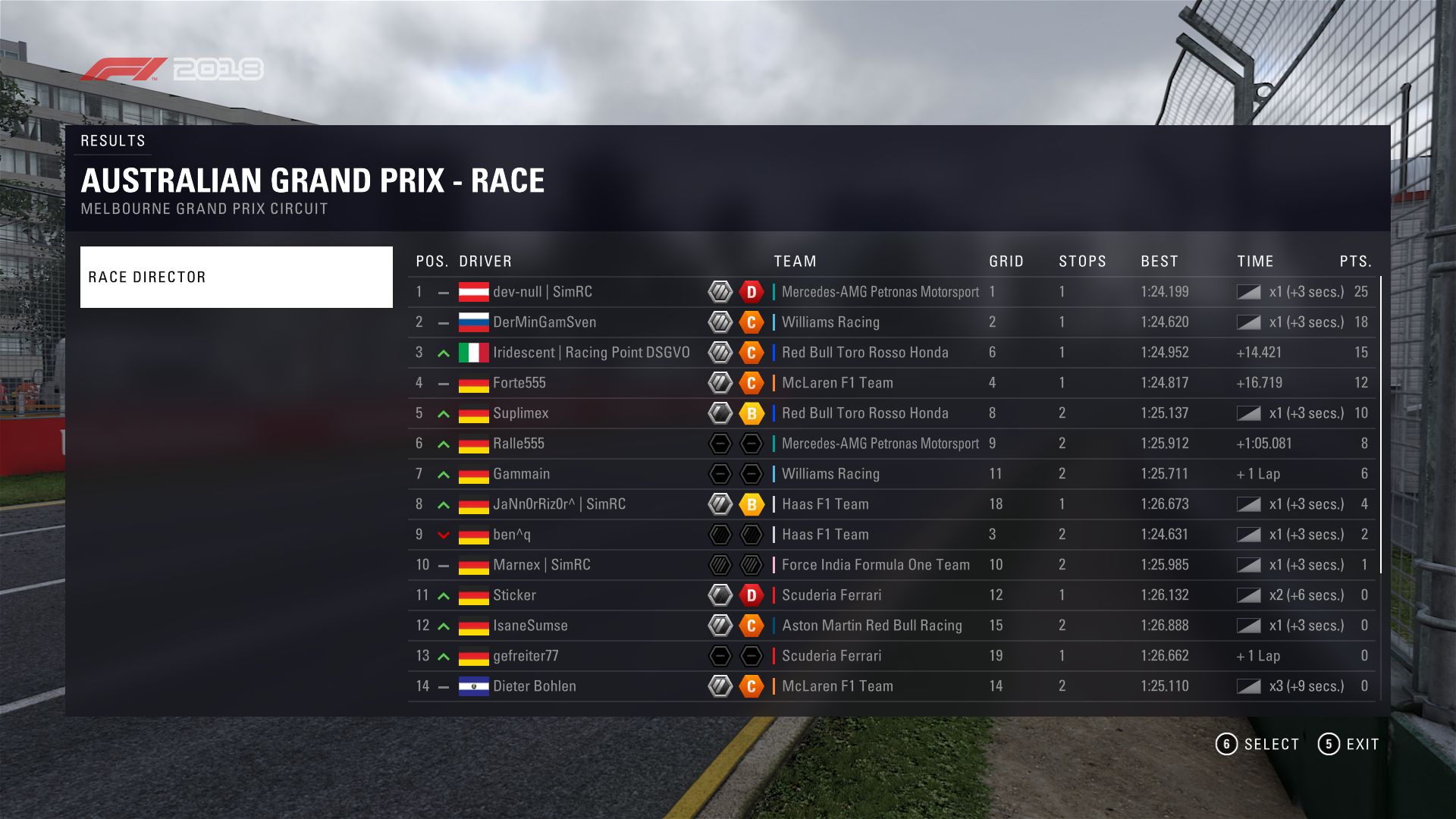Pick JaNn0rRiz0r^ | SimRC row

pos(559,504)
